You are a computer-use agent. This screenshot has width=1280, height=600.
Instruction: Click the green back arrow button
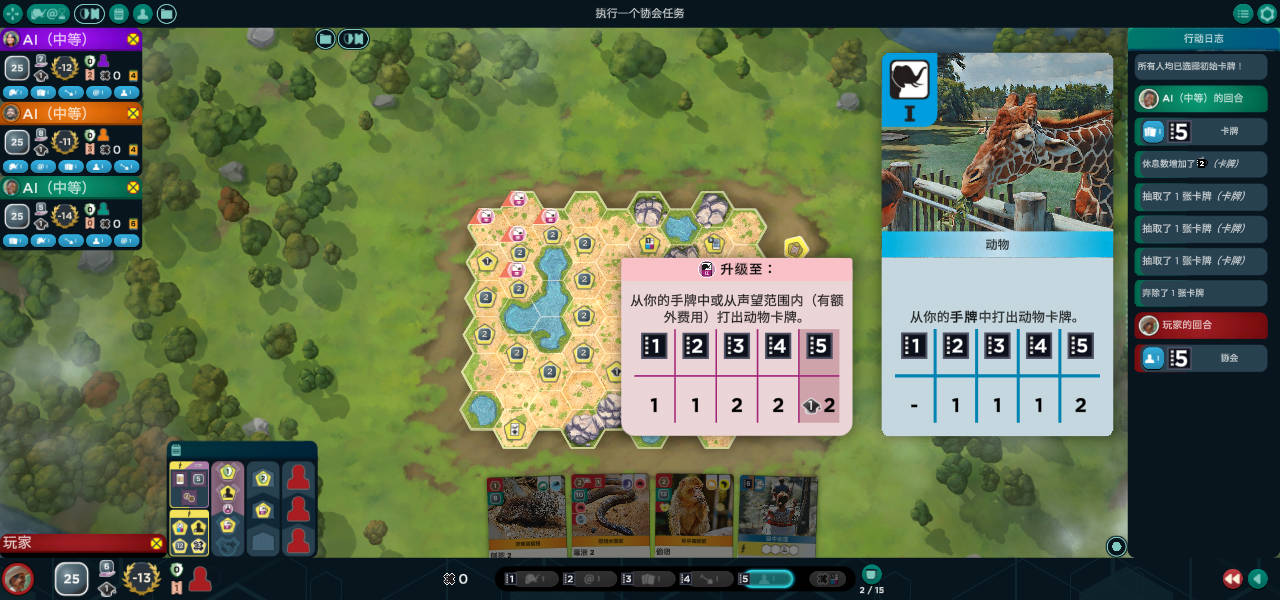pyautogui.click(x=1257, y=578)
